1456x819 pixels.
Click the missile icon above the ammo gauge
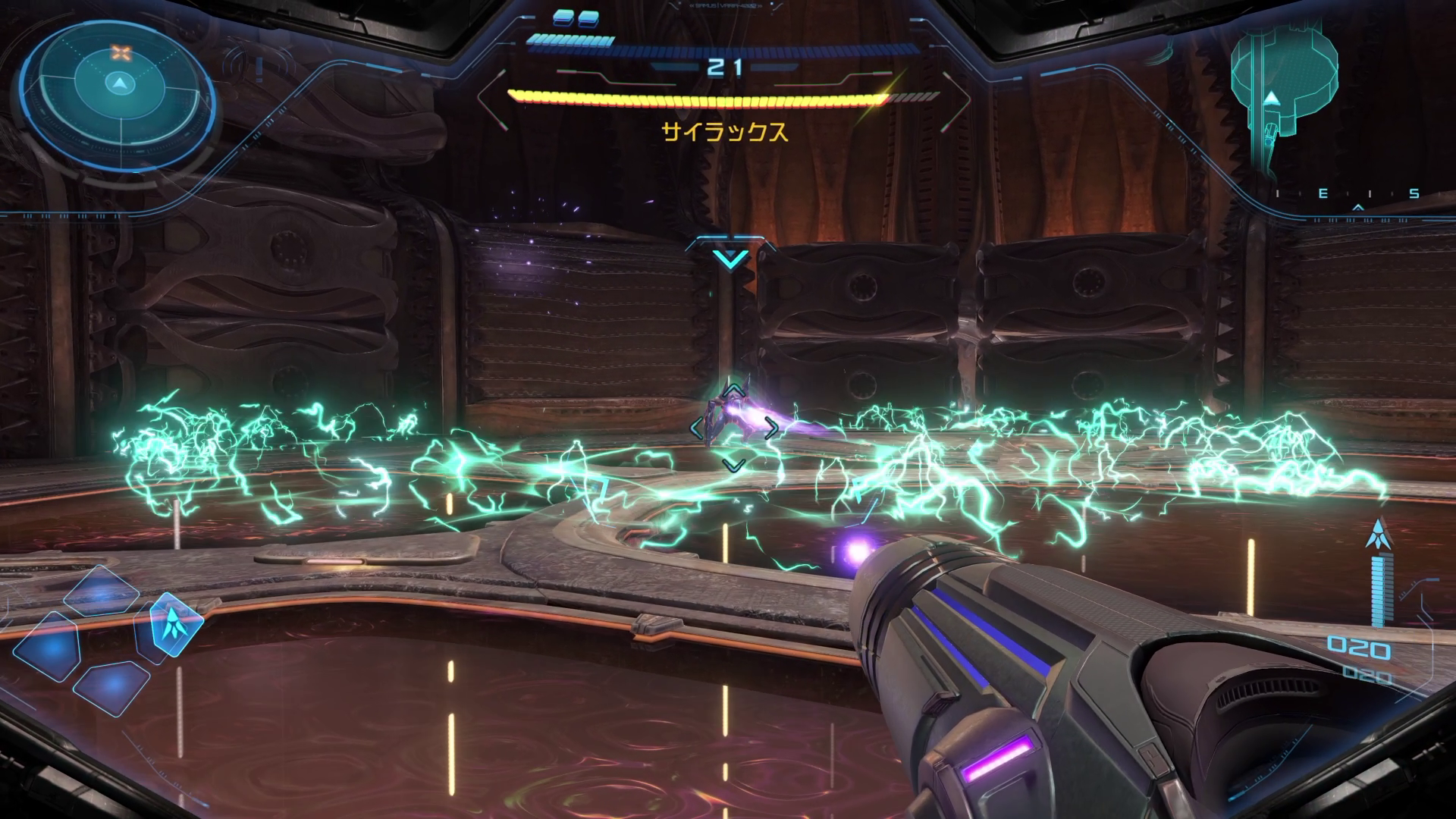pos(1377,535)
